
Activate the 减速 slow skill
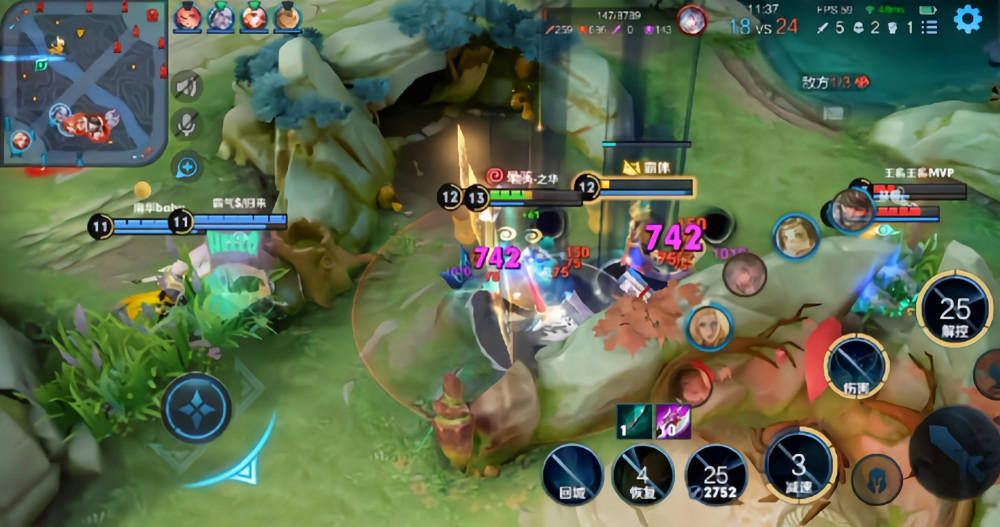(798, 465)
